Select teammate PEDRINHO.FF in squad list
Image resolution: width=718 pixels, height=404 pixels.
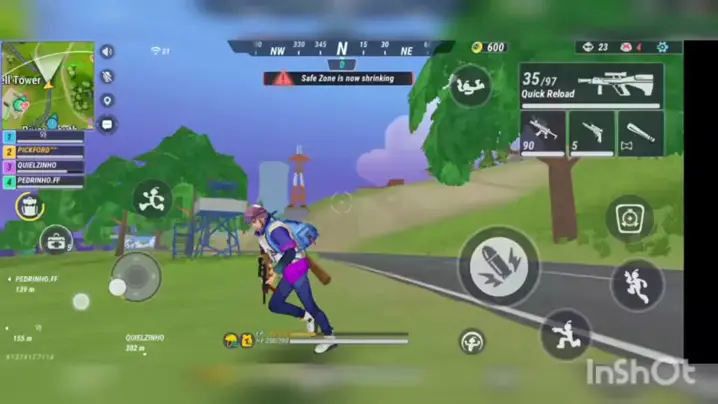click(44, 182)
